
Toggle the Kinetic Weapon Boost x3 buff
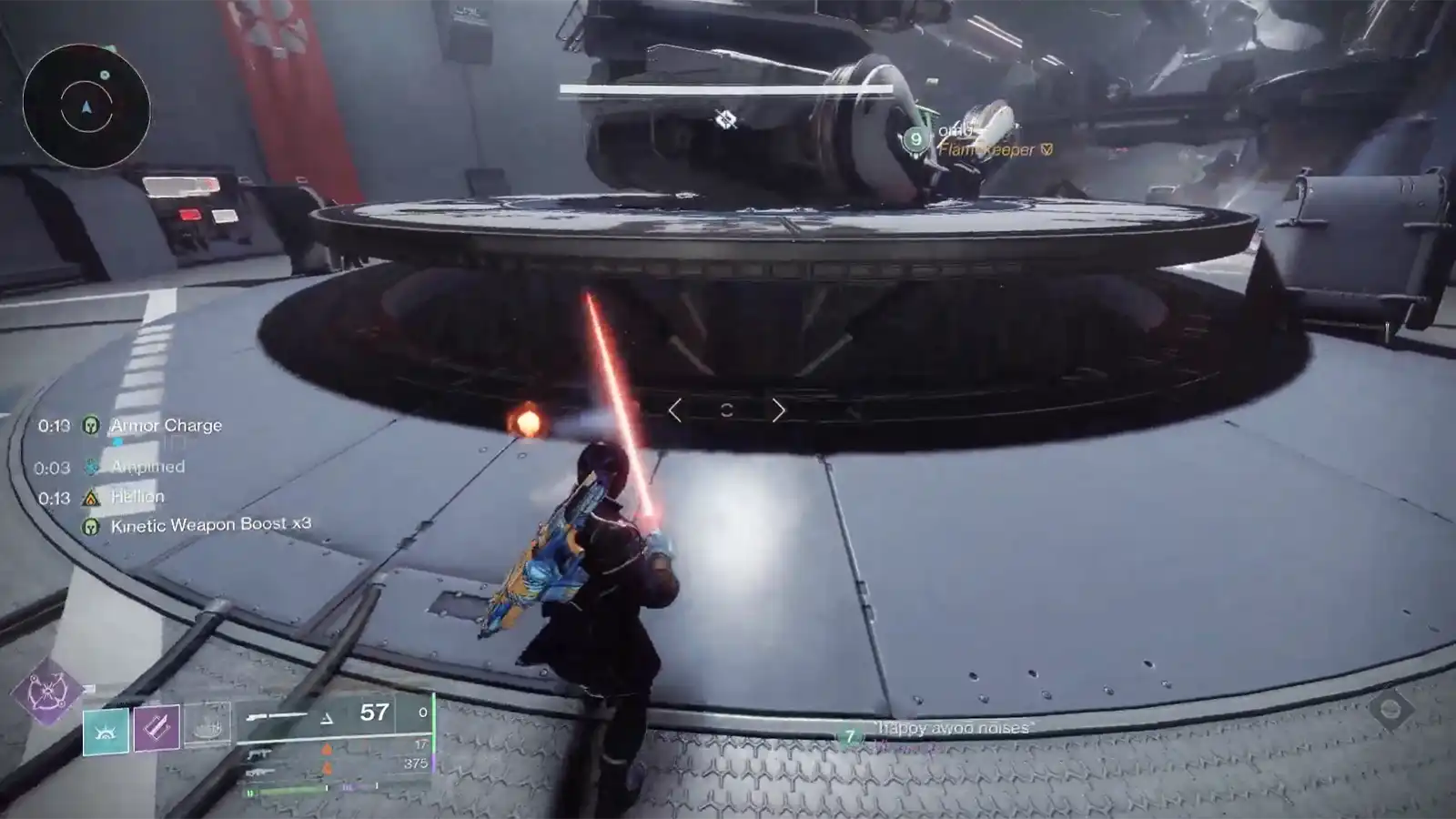[91, 526]
